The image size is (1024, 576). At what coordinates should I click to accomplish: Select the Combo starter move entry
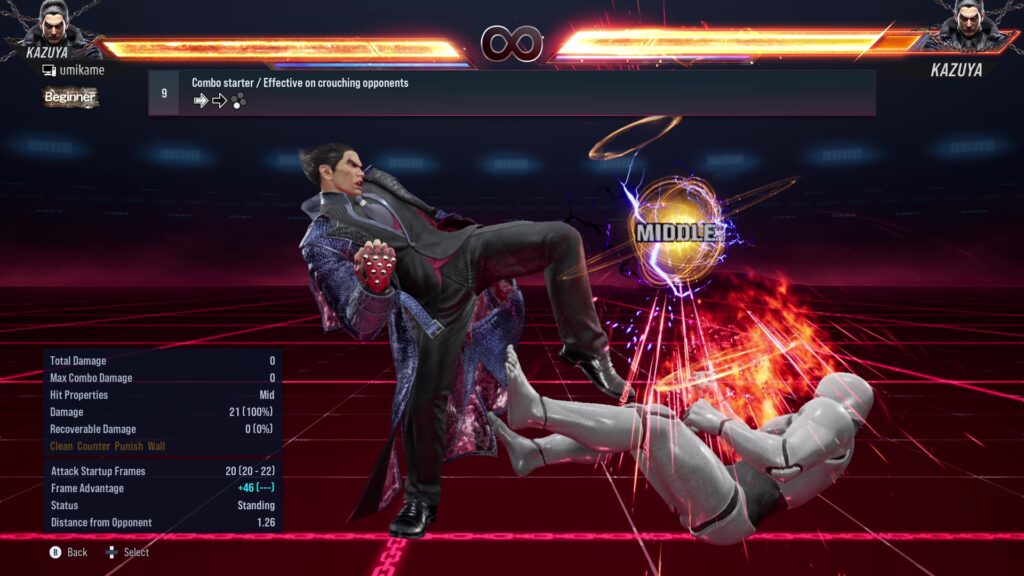511,92
